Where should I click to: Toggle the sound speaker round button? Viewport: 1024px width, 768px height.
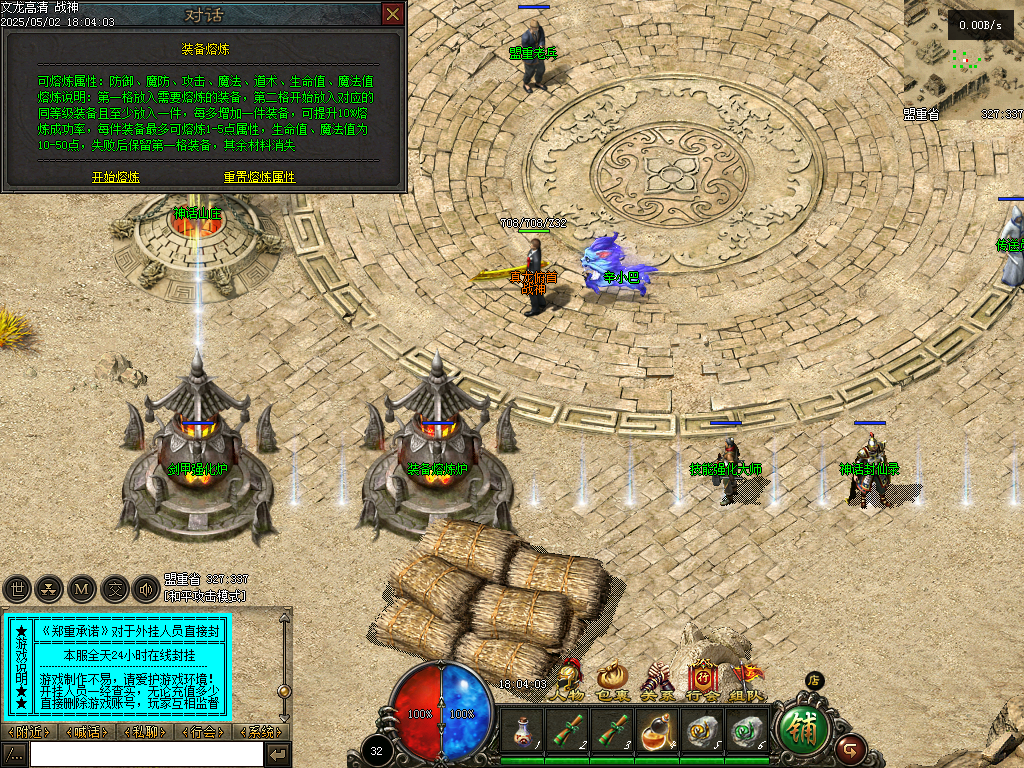click(x=147, y=589)
